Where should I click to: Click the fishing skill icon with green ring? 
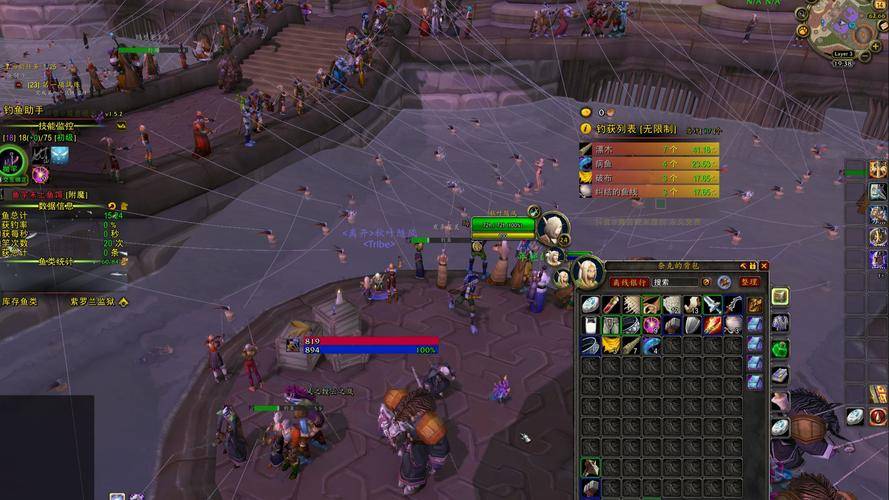[13, 158]
